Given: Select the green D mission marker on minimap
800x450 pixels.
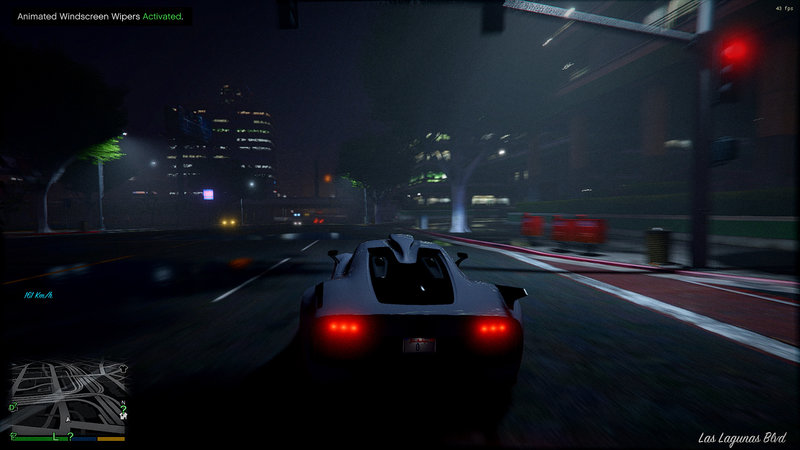Looking at the screenshot, I should pyautogui.click(x=13, y=407).
